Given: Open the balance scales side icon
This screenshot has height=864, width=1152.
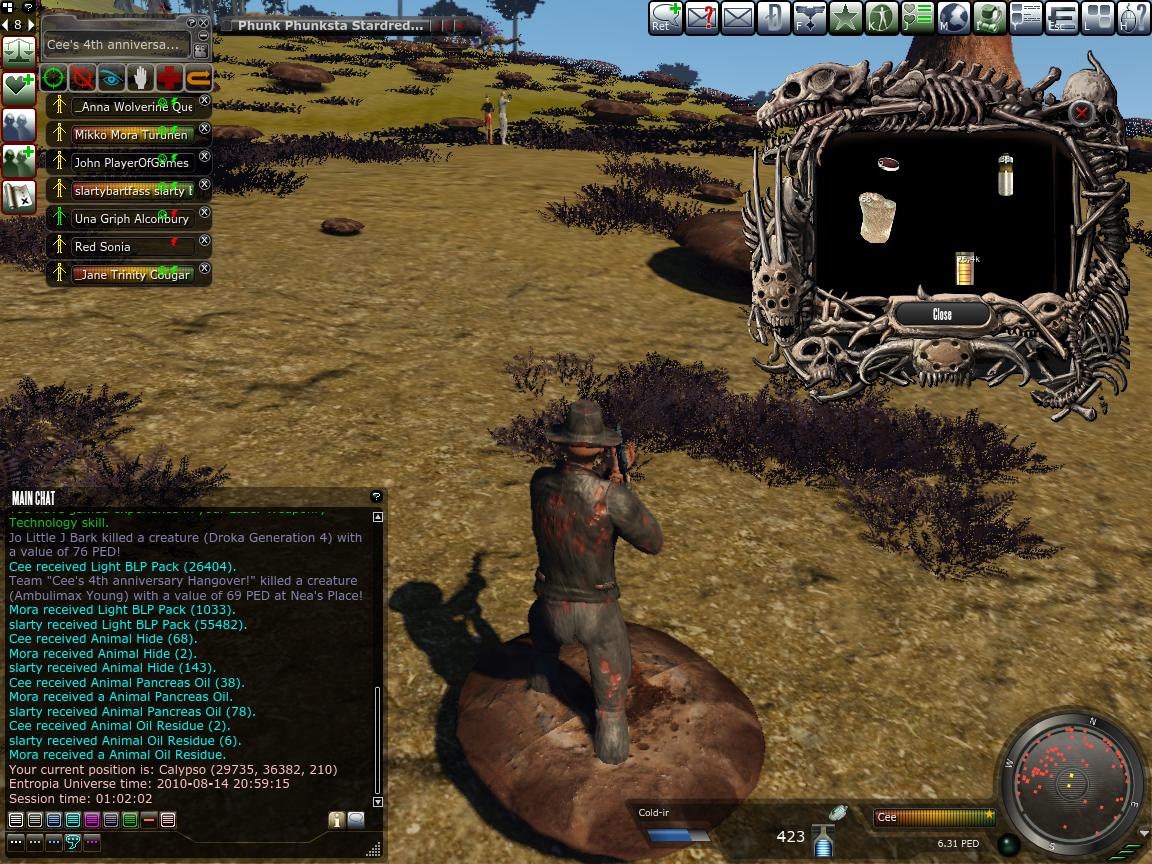Looking at the screenshot, I should (19, 48).
